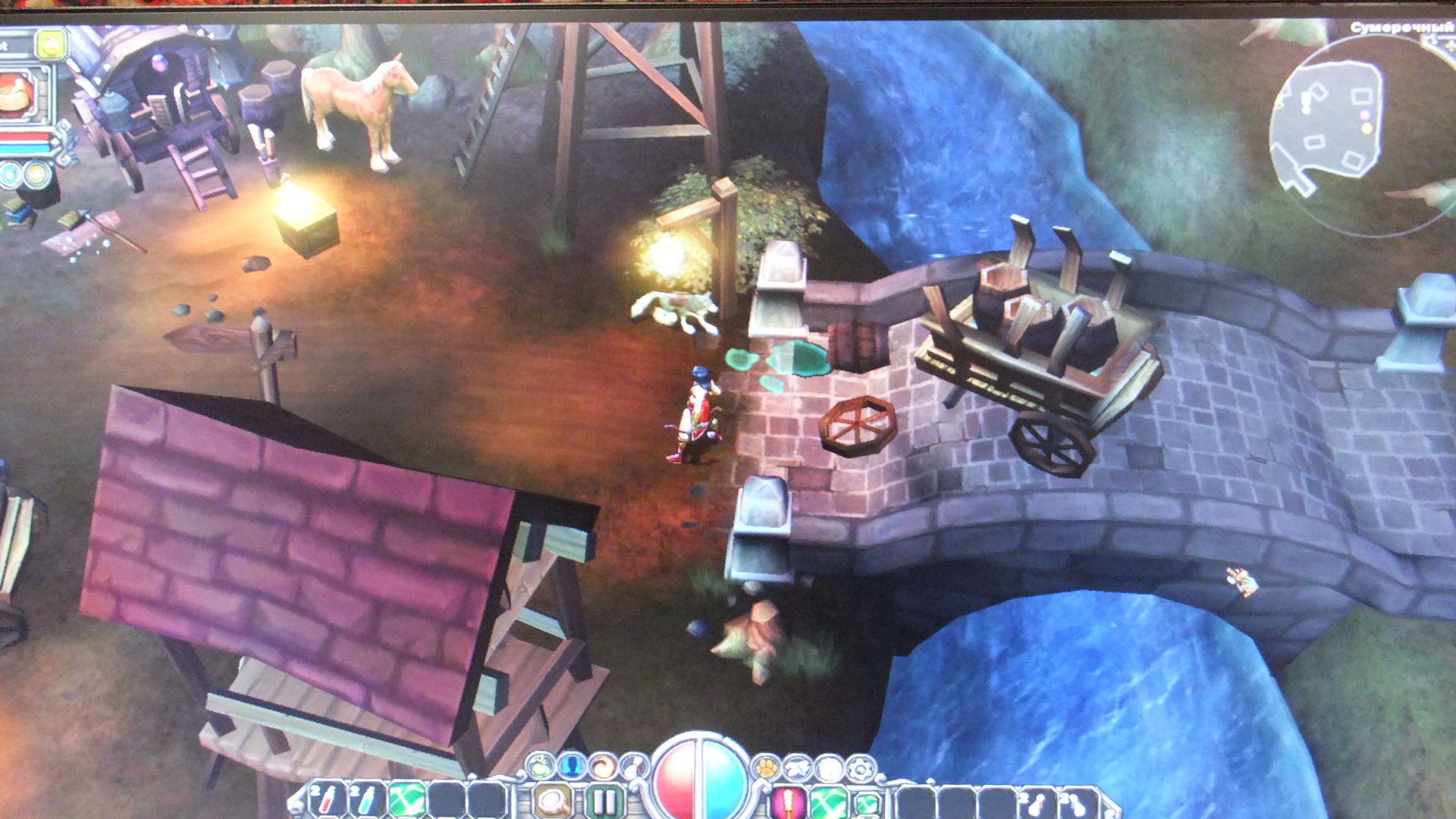Viewport: 1456px width, 819px height.
Task: Select the pet portrait with food bowl
Action: click(18, 96)
